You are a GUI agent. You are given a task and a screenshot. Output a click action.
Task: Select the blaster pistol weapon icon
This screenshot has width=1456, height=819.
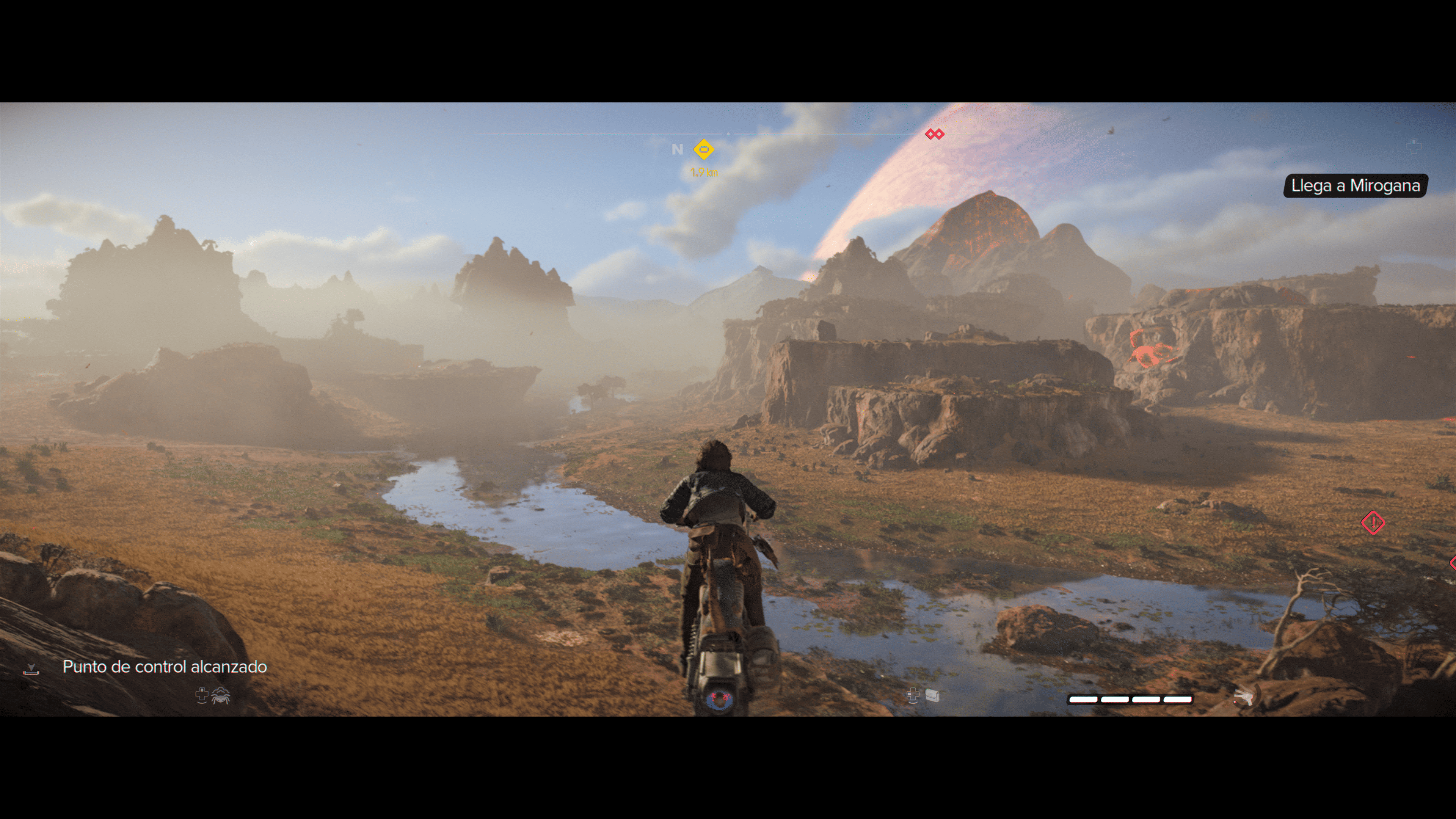tap(1244, 698)
